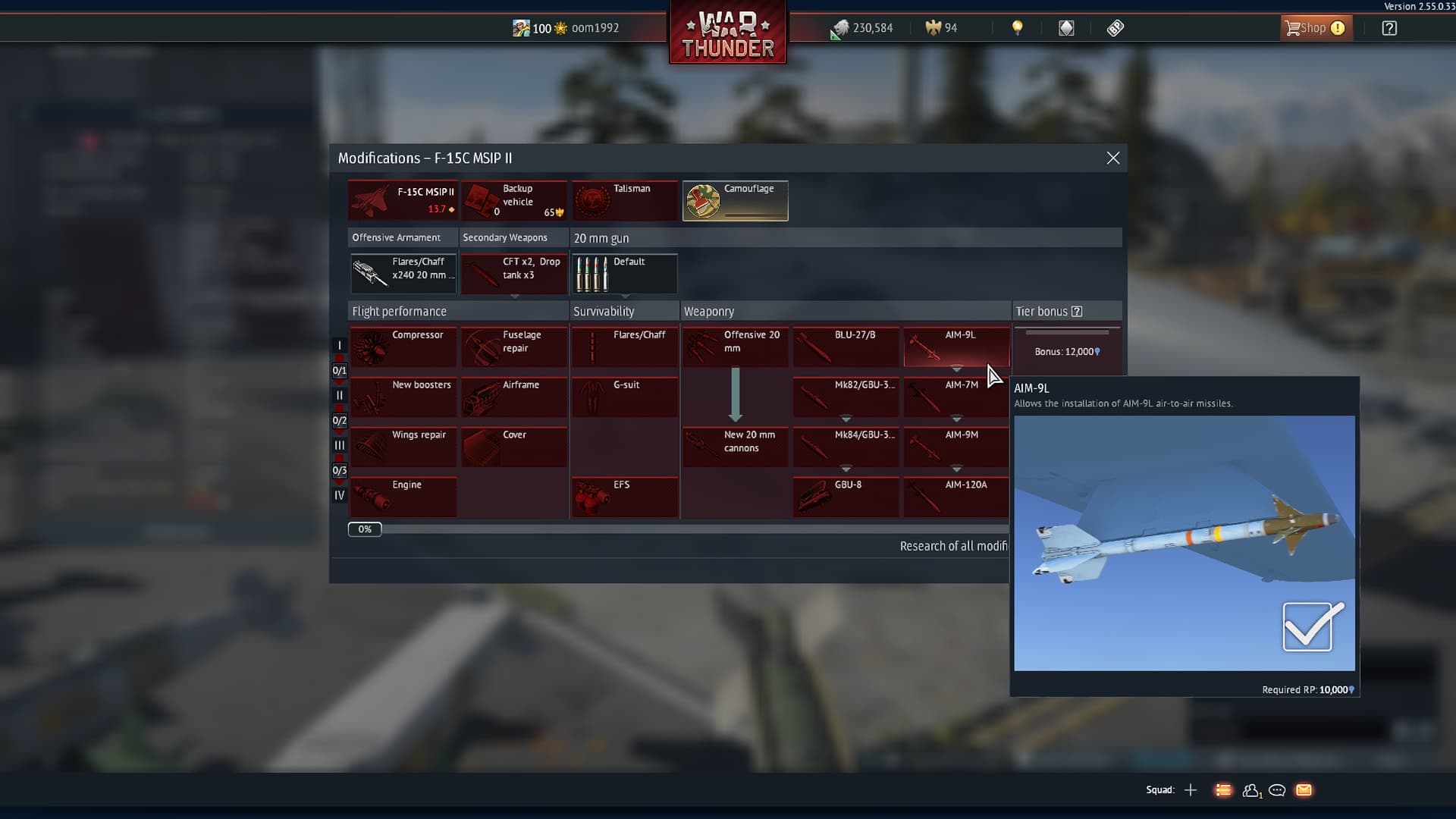
Task: Add a player with the Squad plus icon
Action: pyautogui.click(x=1191, y=789)
